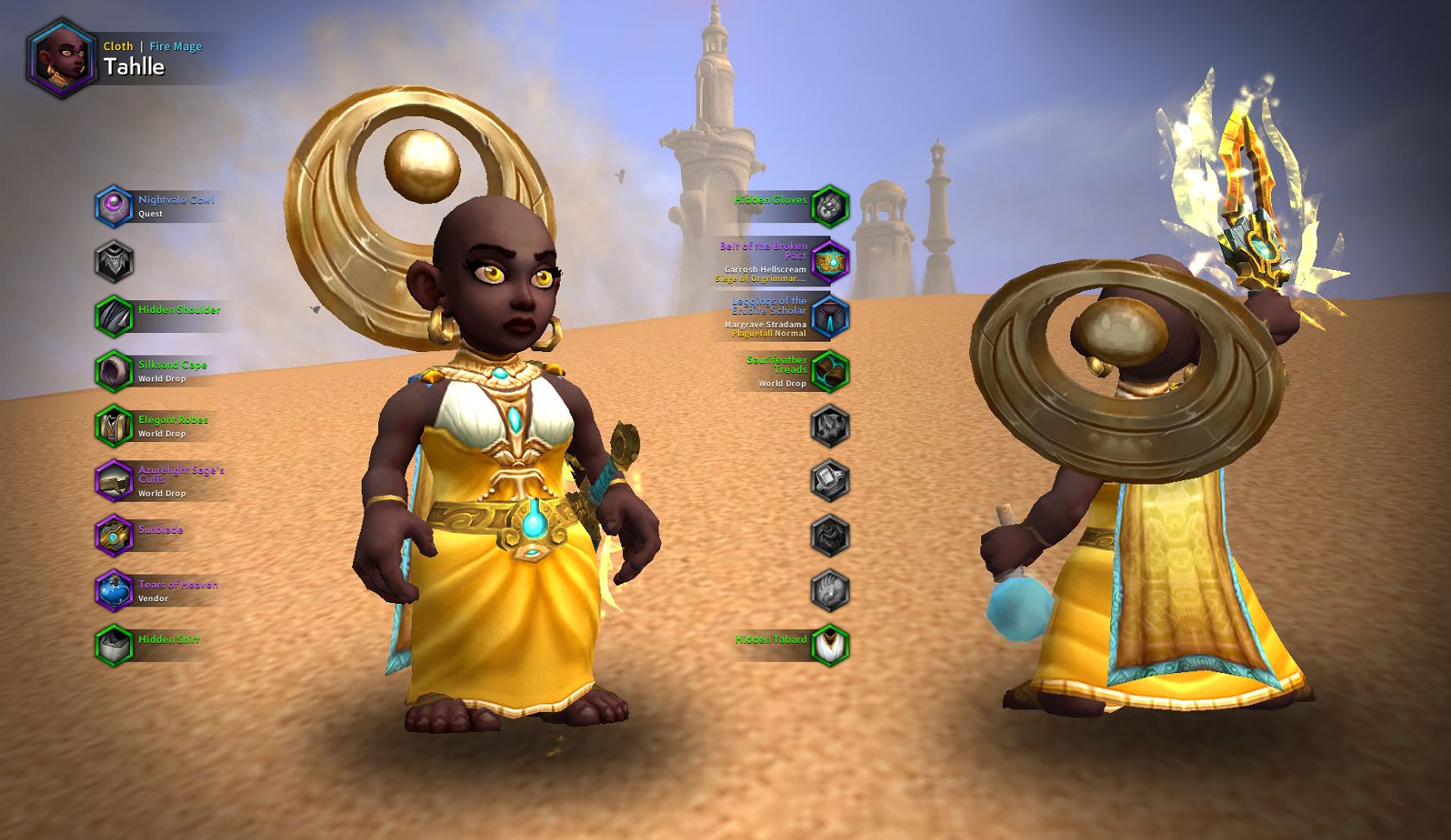Click the Saurifeather Treads boot icon
Viewport: 1451px width, 840px height.
click(x=831, y=370)
